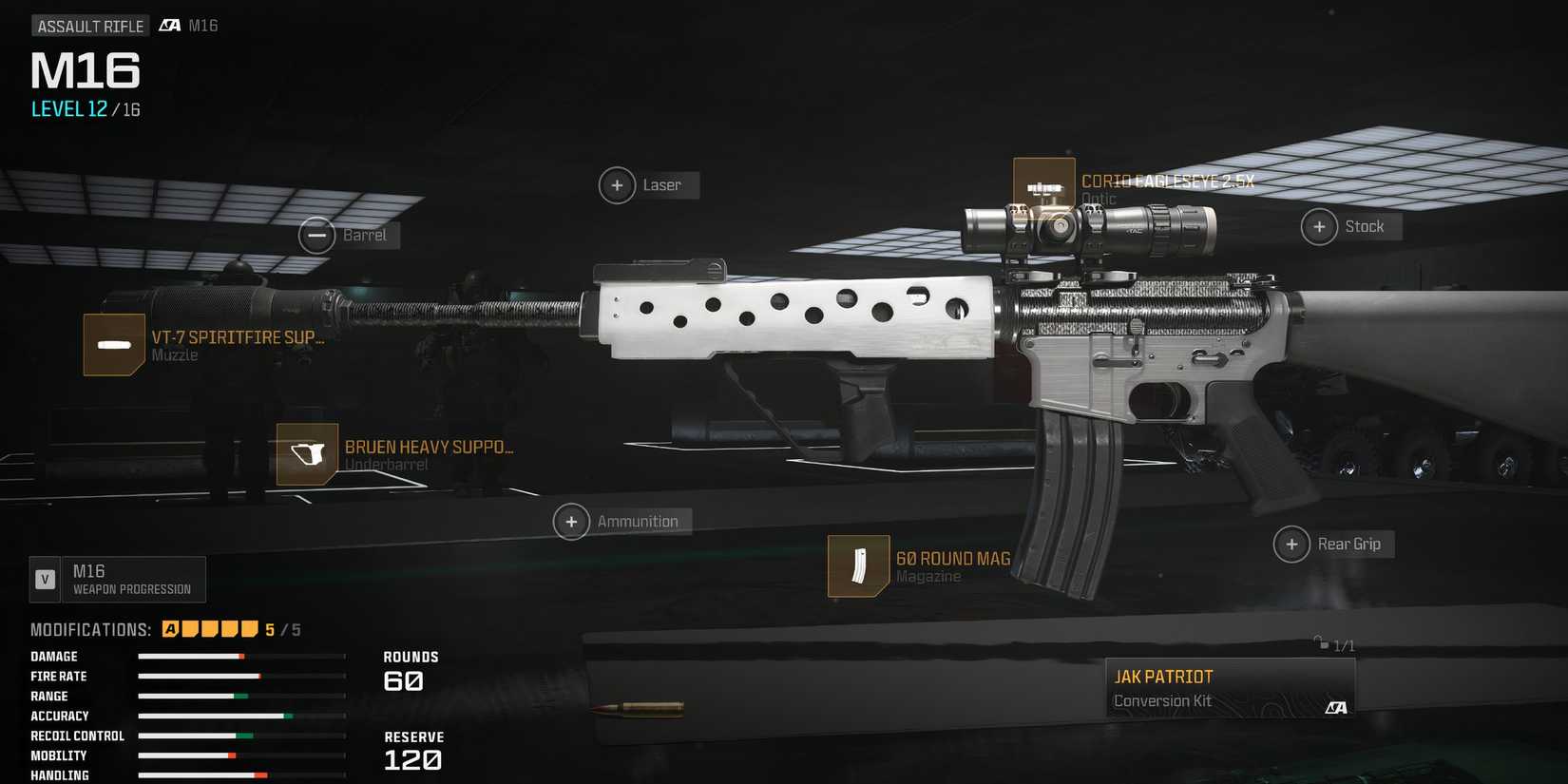Remove the Barrel attachment via minus button
This screenshot has width=1568, height=784.
point(317,235)
